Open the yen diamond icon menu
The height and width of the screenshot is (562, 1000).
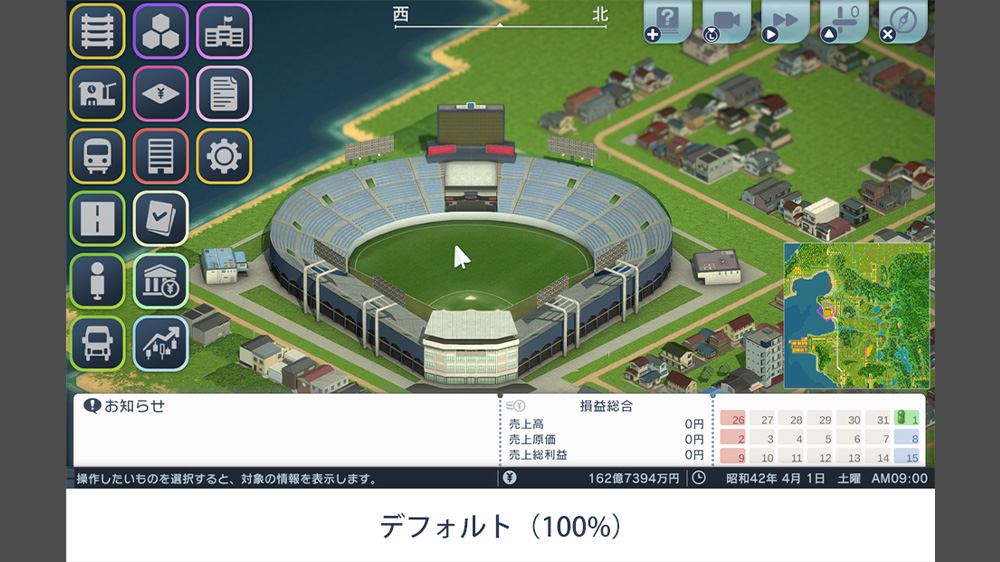point(160,94)
